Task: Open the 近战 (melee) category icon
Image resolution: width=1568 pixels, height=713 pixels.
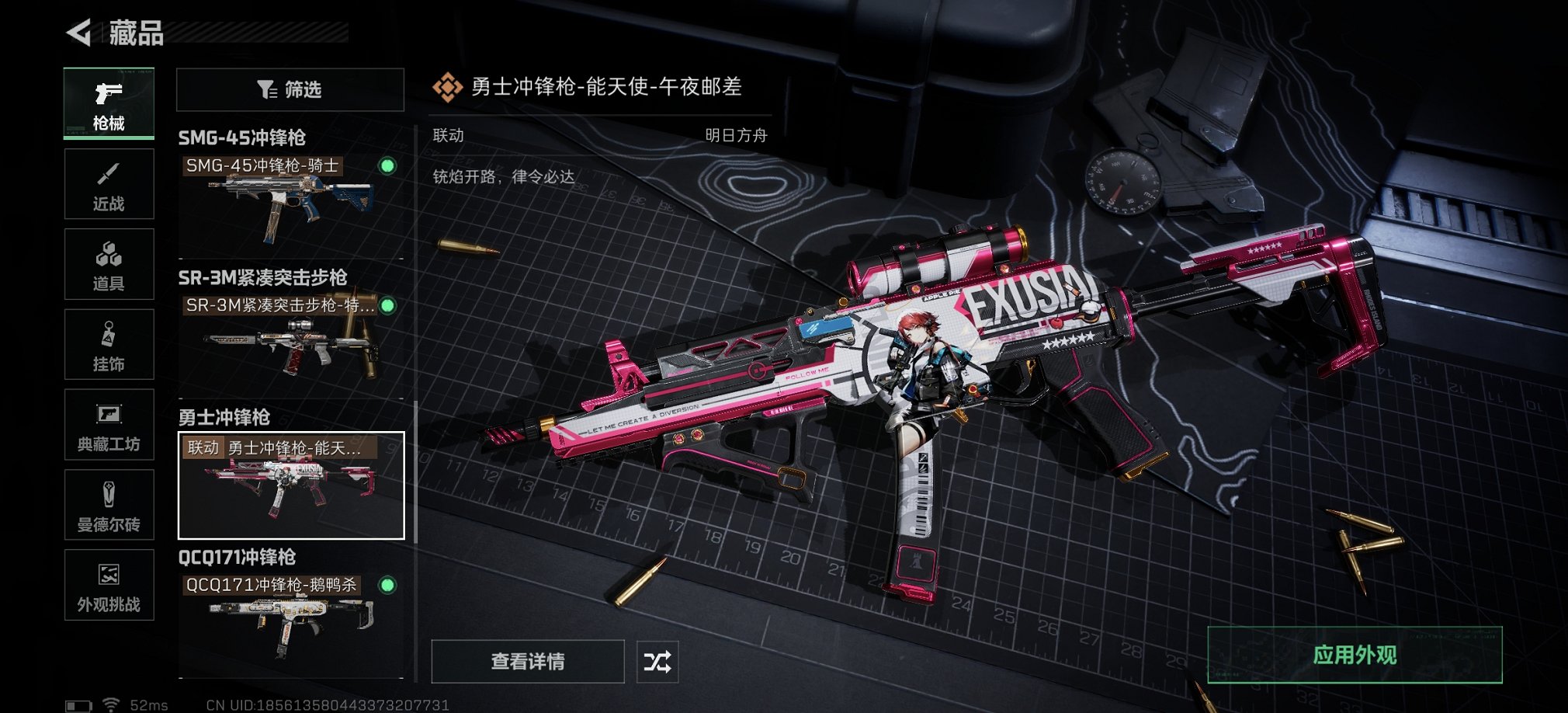Action: (109, 183)
